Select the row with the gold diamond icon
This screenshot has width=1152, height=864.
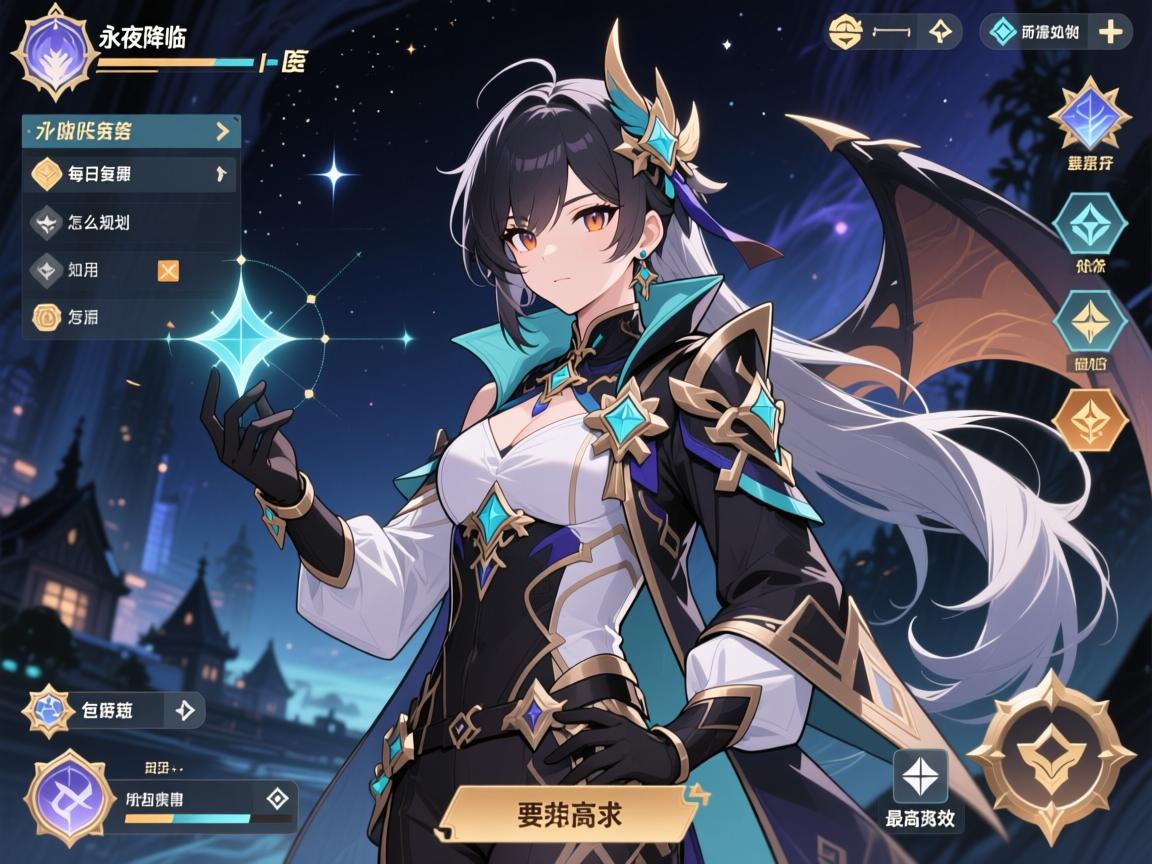[130, 174]
